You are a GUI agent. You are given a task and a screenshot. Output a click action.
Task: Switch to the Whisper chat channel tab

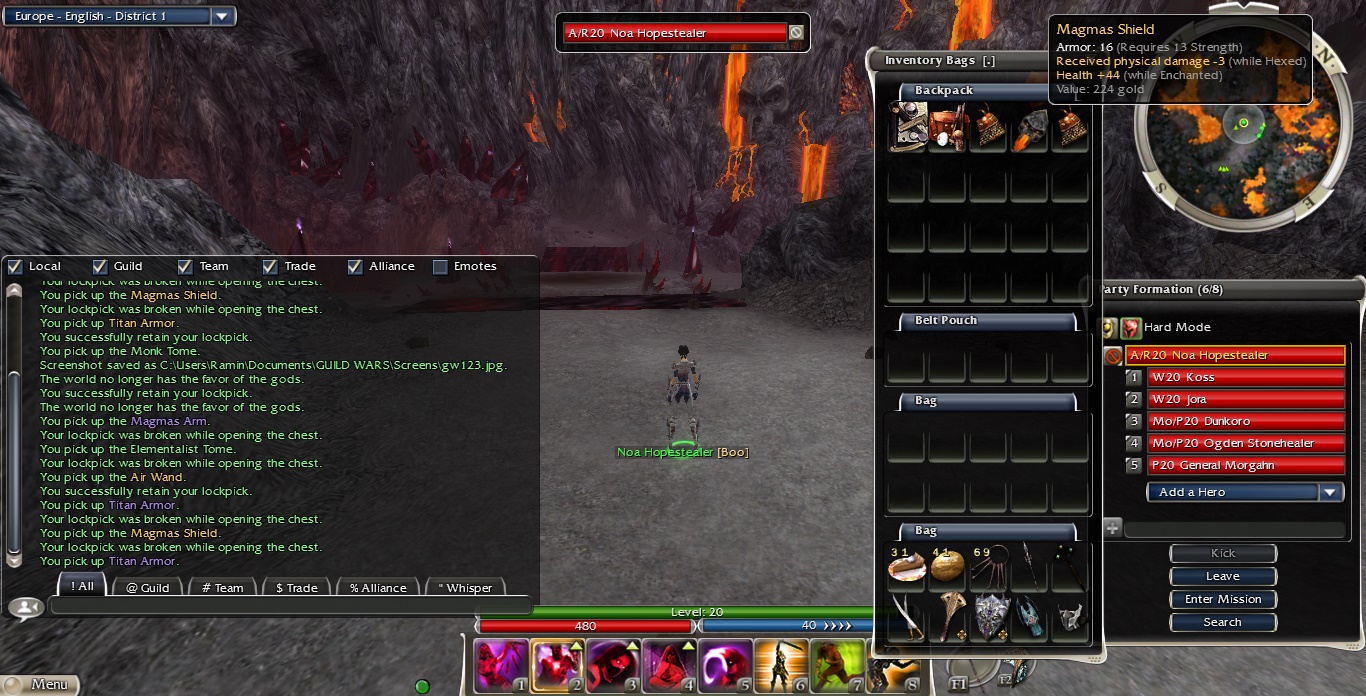pyautogui.click(x=465, y=587)
